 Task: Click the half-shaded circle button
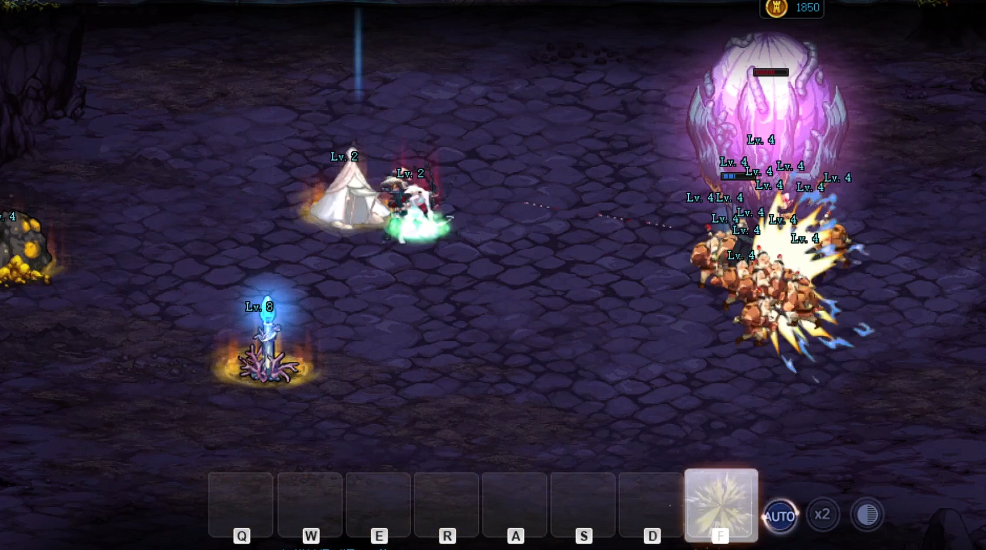click(x=866, y=515)
